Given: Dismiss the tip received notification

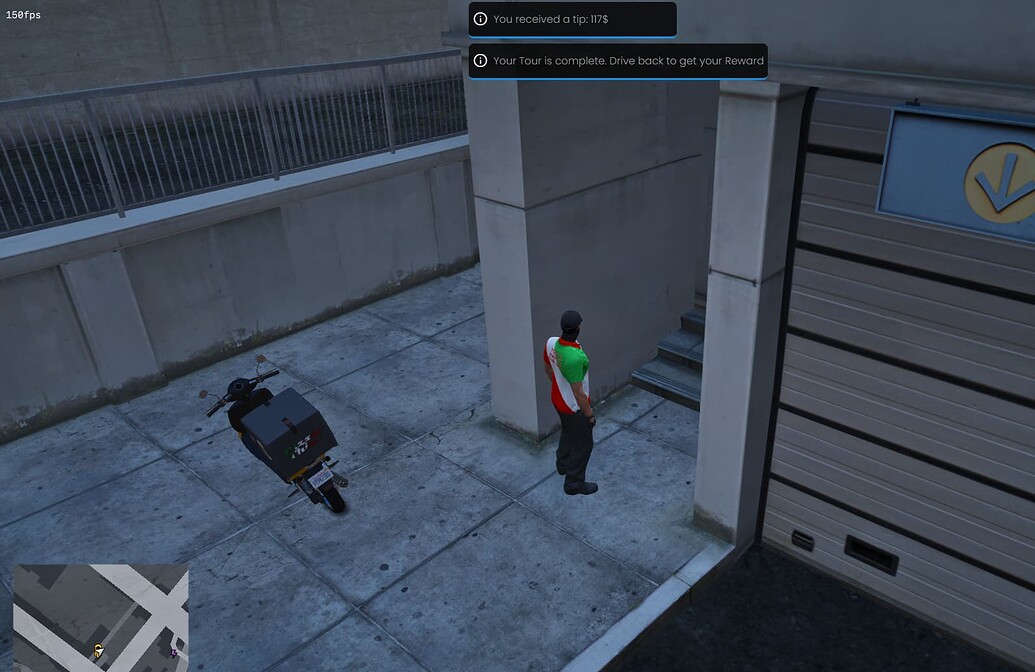Looking at the screenshot, I should coord(572,19).
